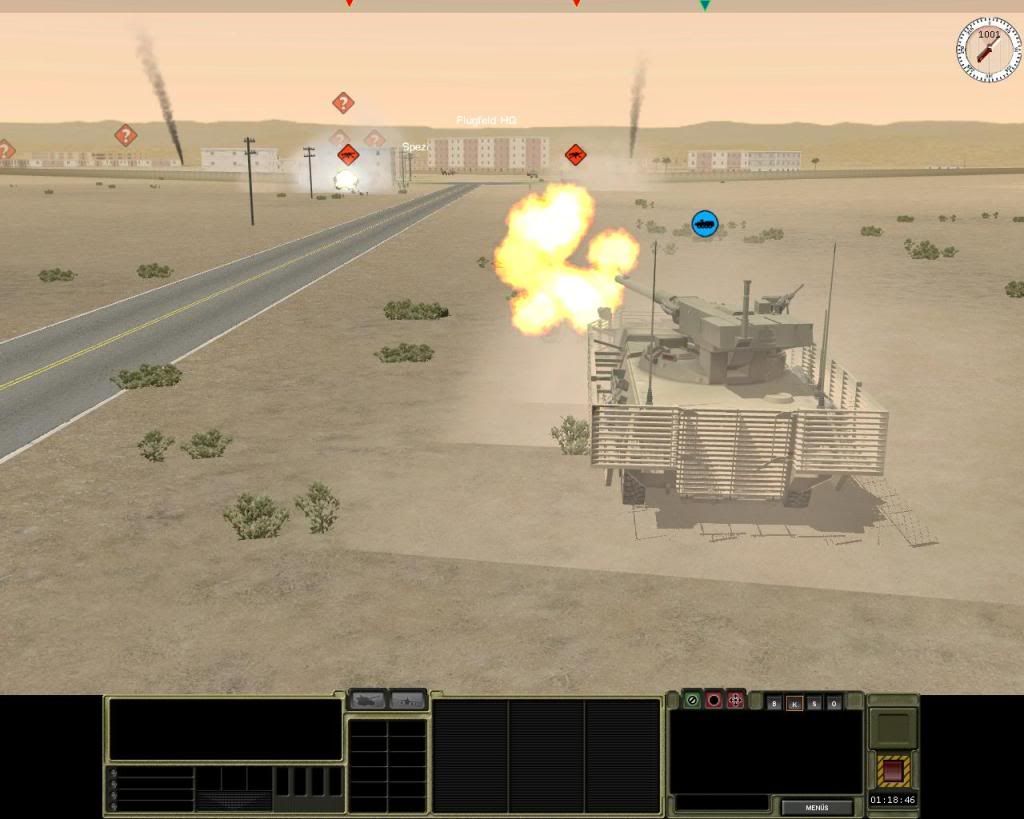Click the green cancel-symbol button
The width and height of the screenshot is (1024, 819).
pyautogui.click(x=691, y=700)
